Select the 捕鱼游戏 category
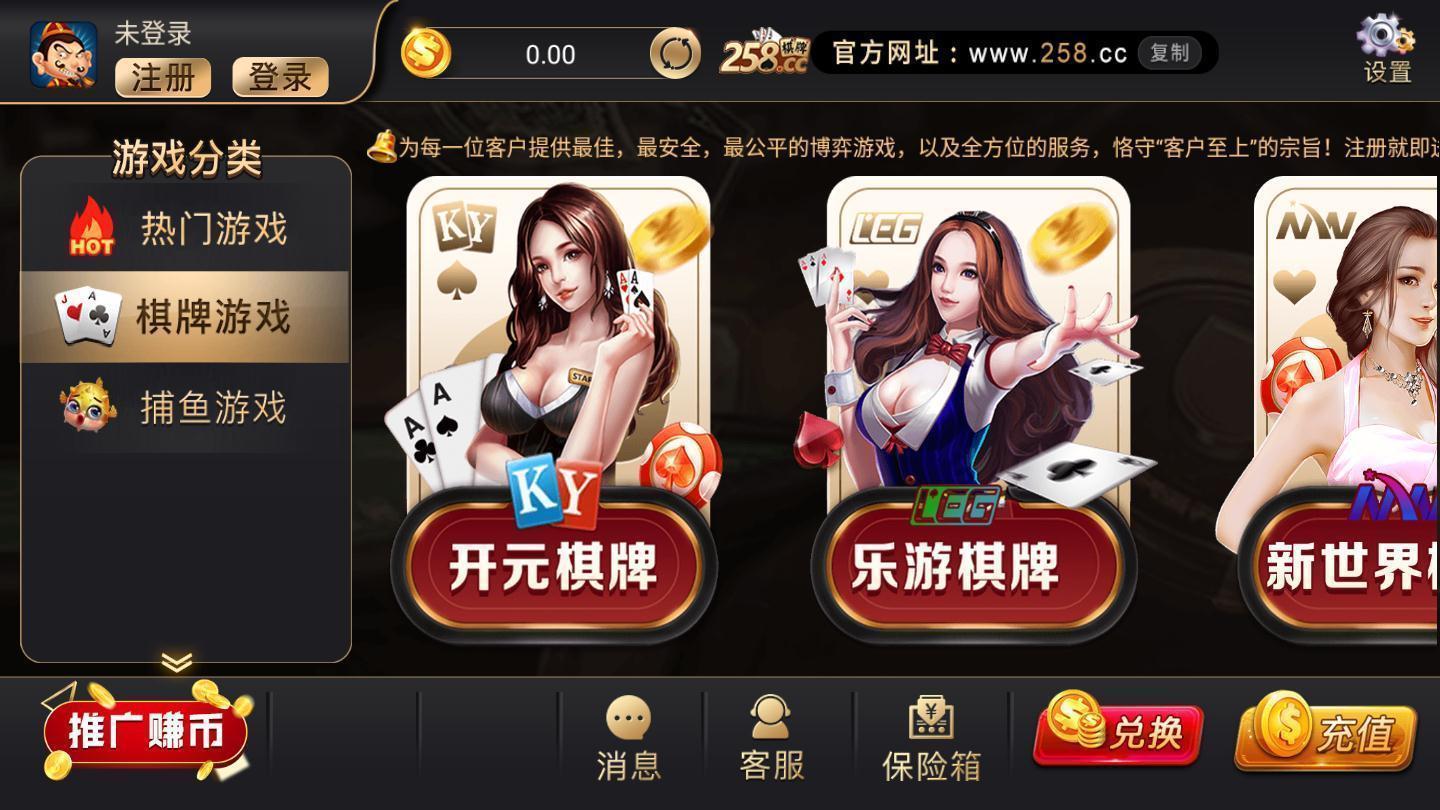This screenshot has width=1440, height=810. (213, 406)
